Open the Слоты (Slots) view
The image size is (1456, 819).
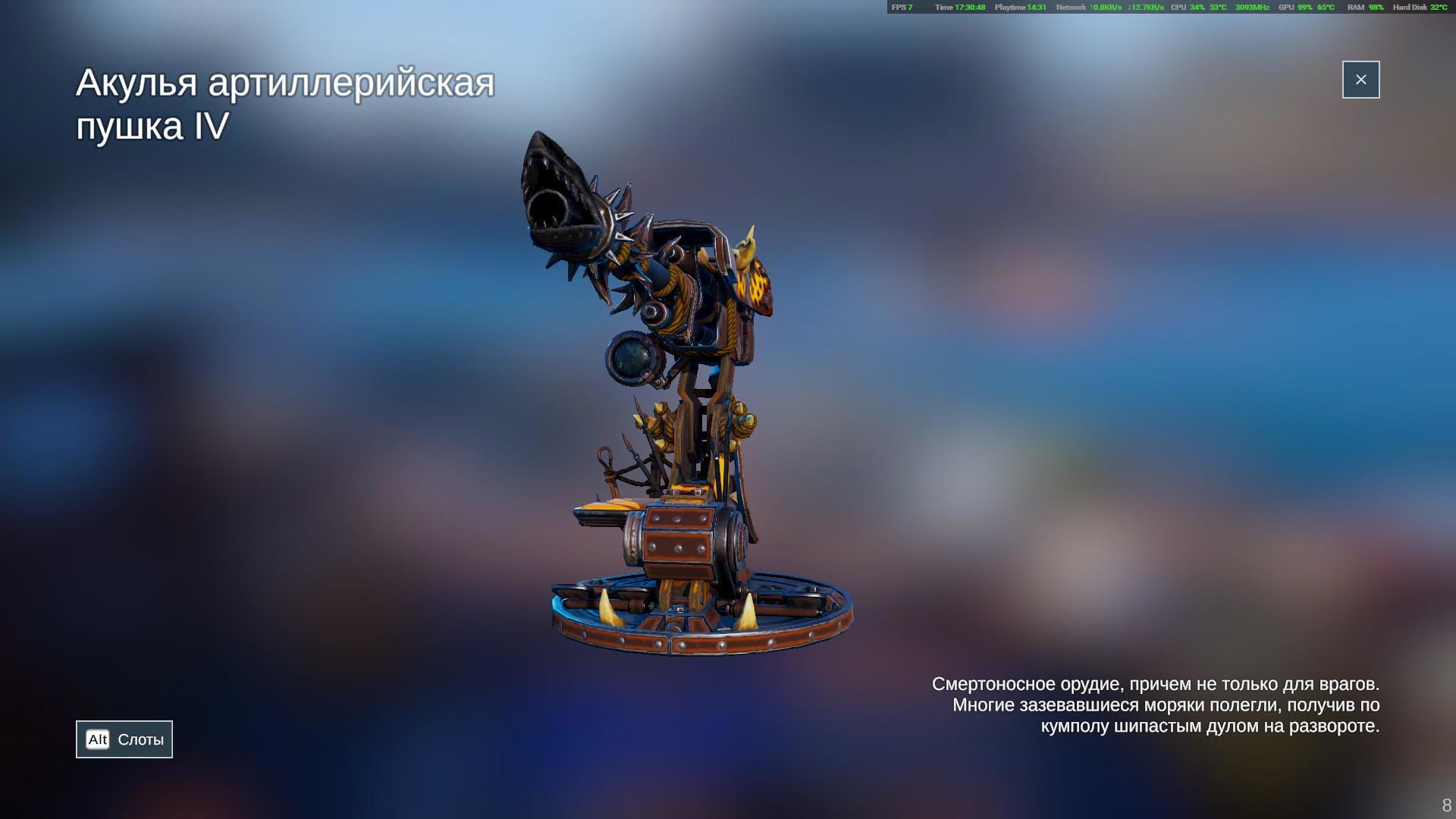click(x=124, y=739)
